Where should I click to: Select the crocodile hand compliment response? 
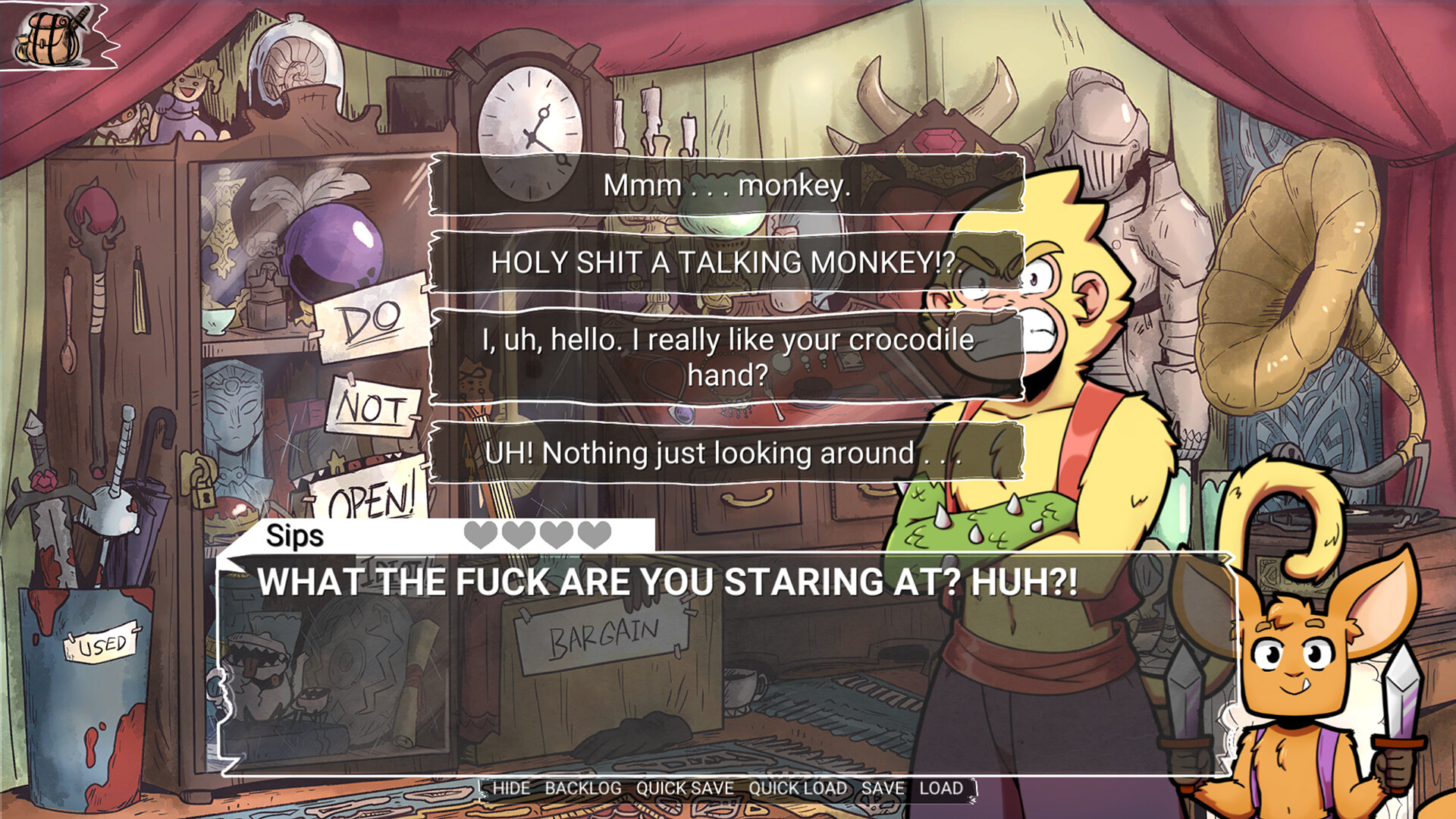point(728,356)
